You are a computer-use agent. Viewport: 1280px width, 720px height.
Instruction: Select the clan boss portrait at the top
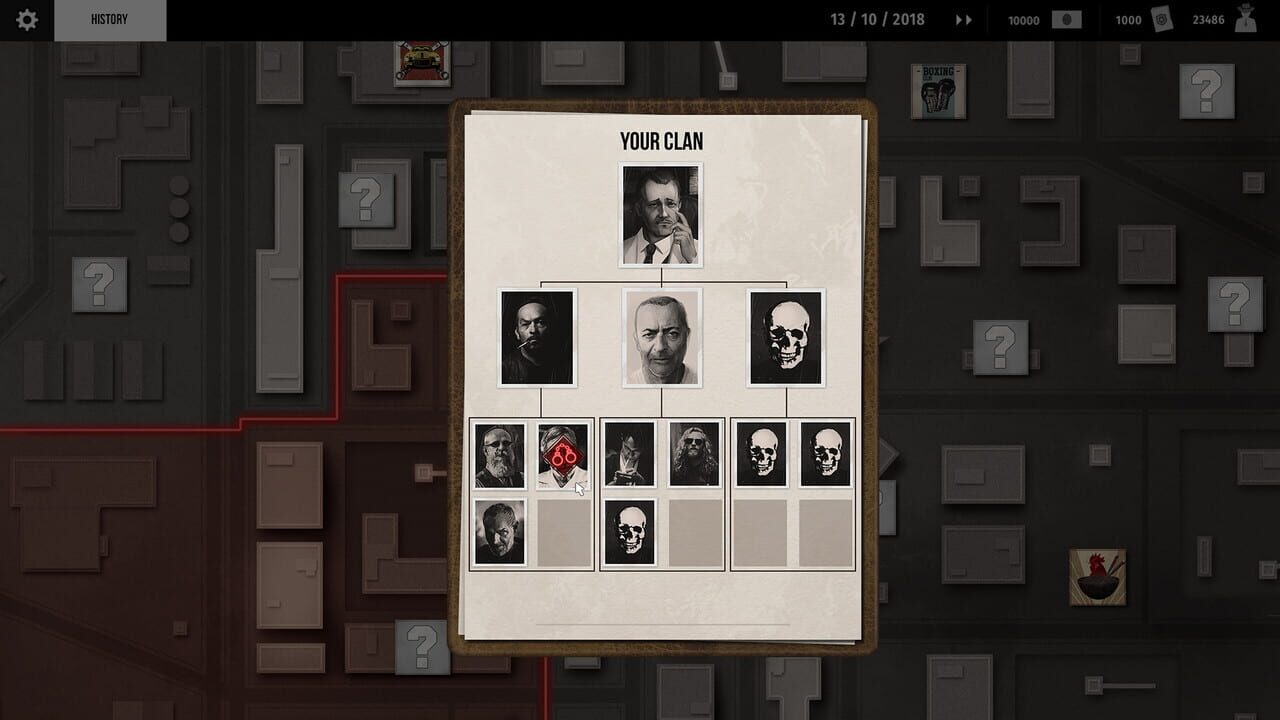pos(662,213)
